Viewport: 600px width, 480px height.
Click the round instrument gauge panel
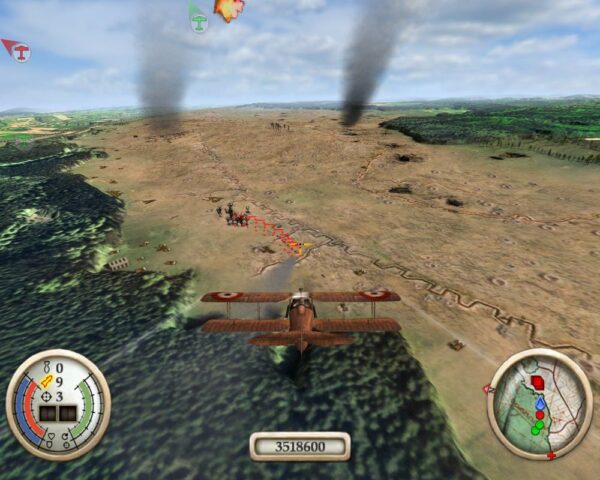[x=58, y=404]
